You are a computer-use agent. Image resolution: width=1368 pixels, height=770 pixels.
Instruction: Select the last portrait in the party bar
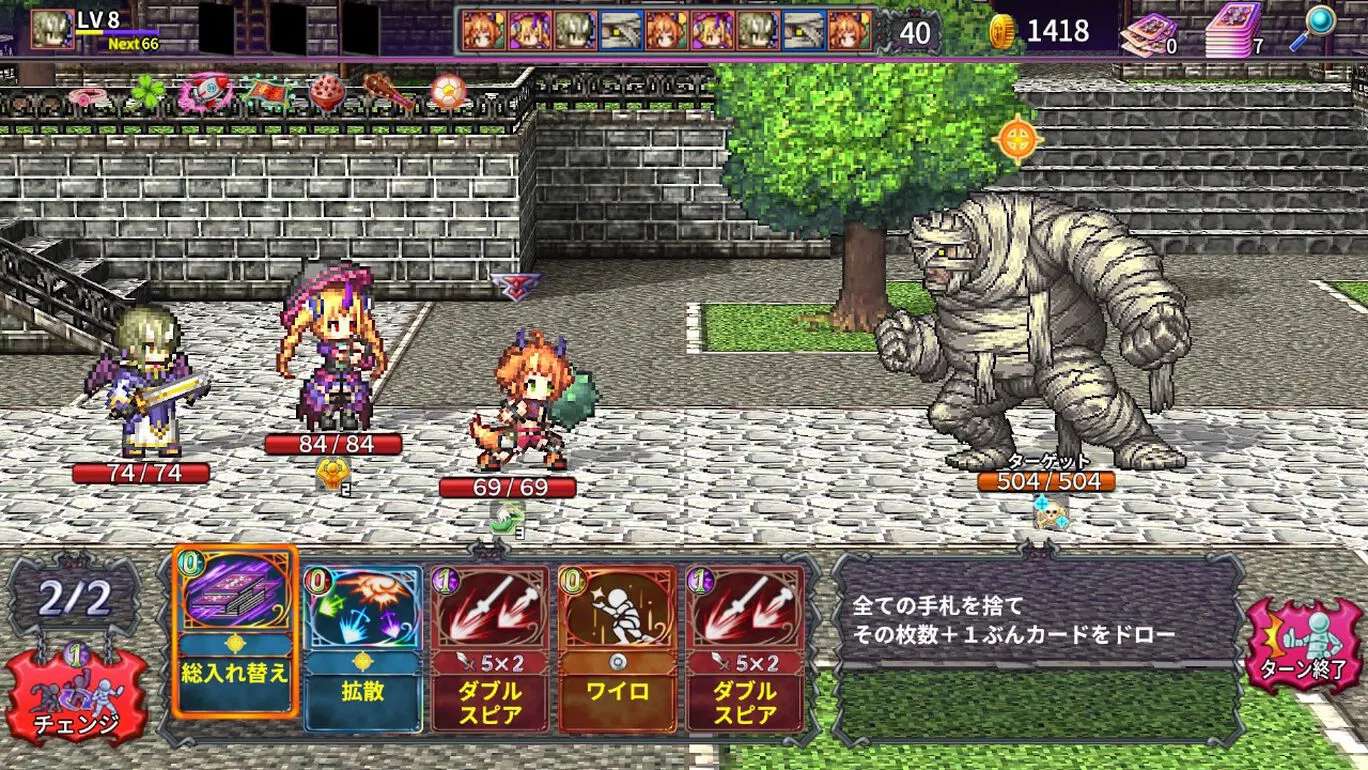pos(850,30)
